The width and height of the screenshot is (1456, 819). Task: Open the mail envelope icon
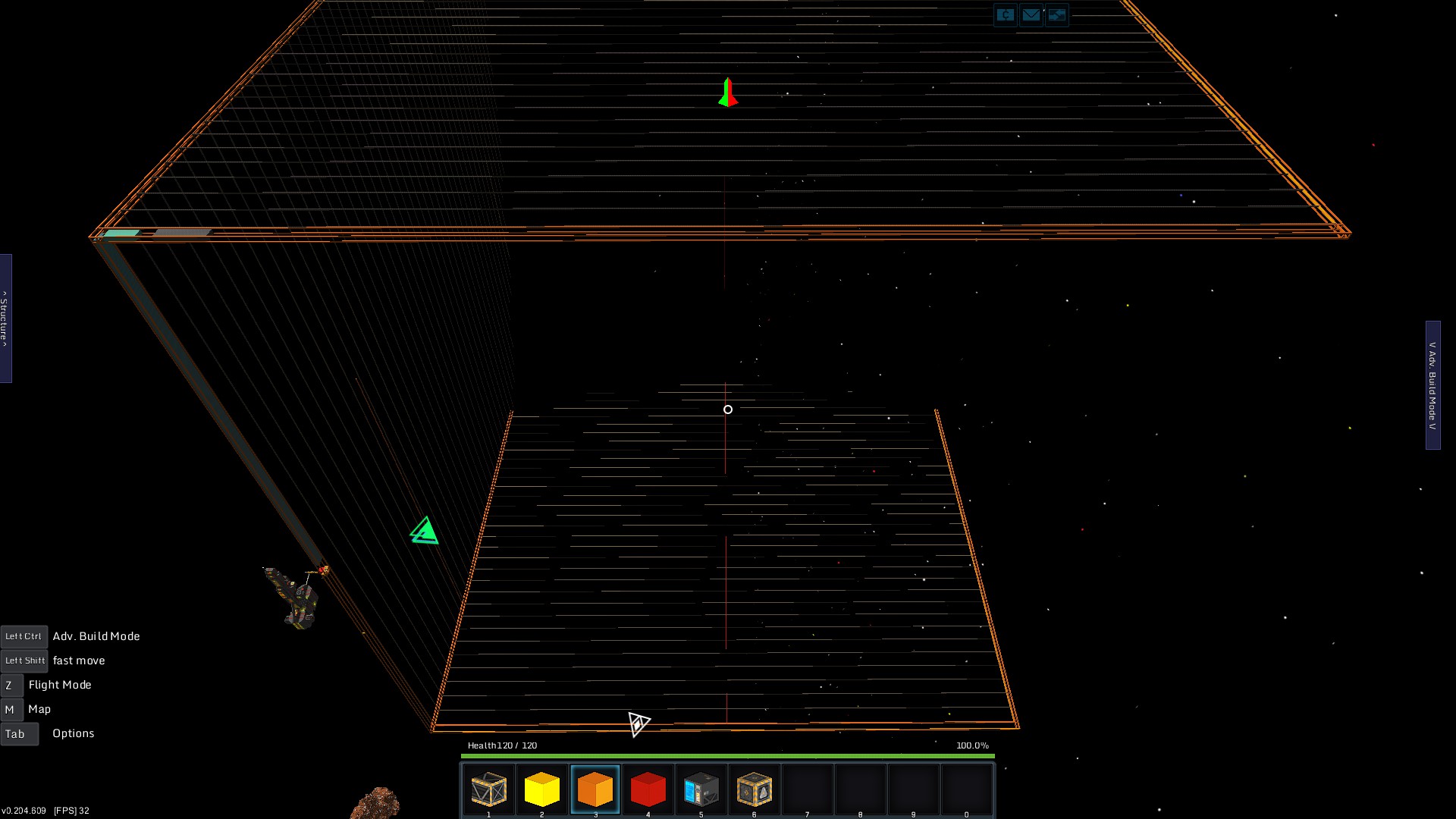pyautogui.click(x=1031, y=14)
